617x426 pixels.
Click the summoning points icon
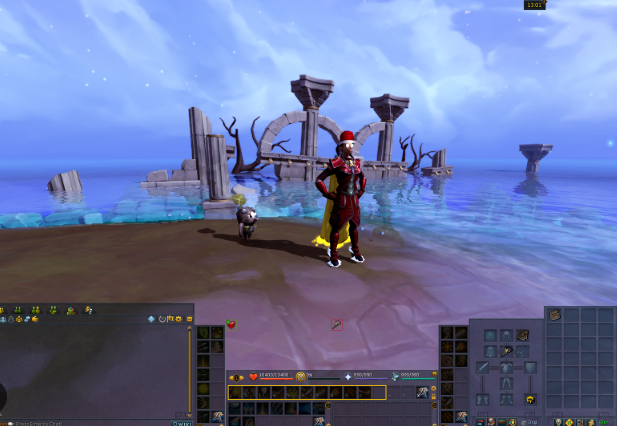coord(397,377)
